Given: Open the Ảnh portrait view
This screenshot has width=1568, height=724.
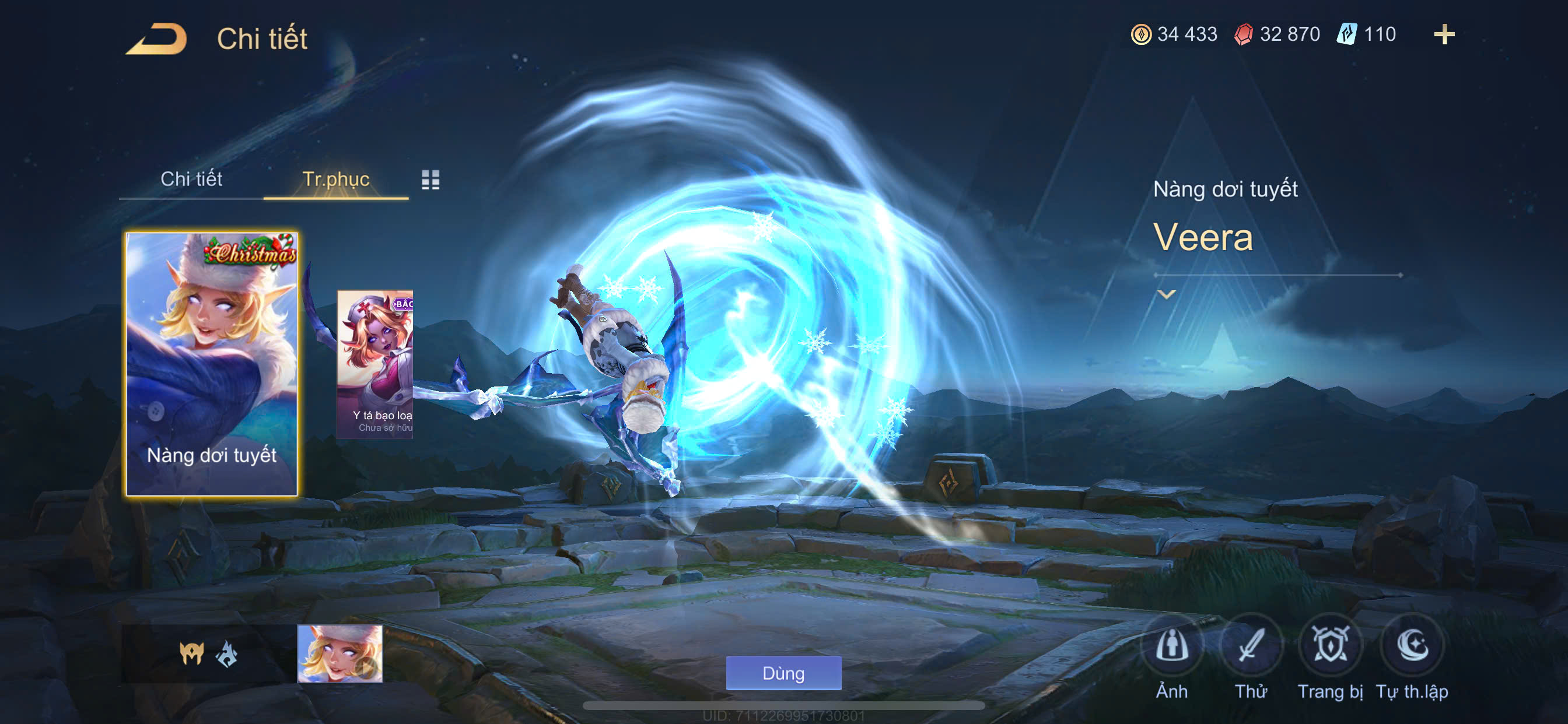Looking at the screenshot, I should point(1171,646).
